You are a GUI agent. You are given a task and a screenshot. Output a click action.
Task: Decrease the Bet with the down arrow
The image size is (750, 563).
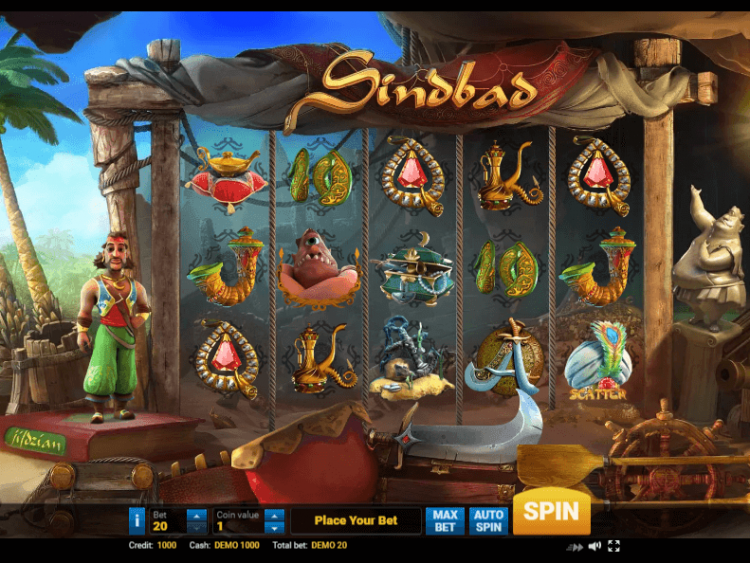point(197,527)
